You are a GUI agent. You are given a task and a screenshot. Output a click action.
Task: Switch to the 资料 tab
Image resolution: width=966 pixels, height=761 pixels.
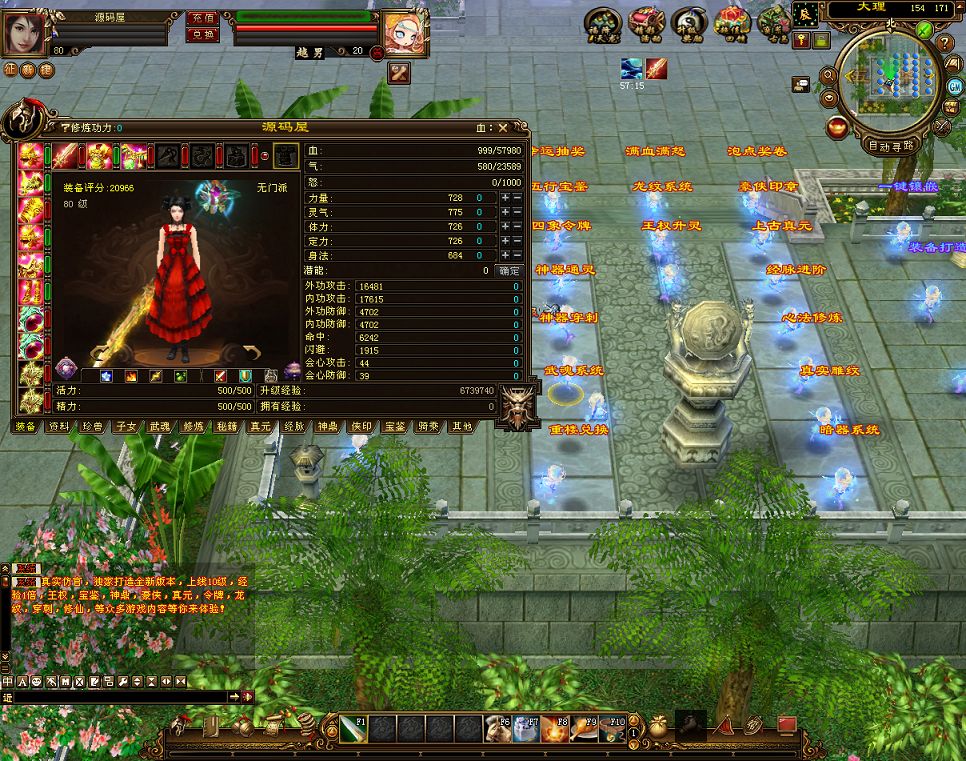(x=59, y=426)
